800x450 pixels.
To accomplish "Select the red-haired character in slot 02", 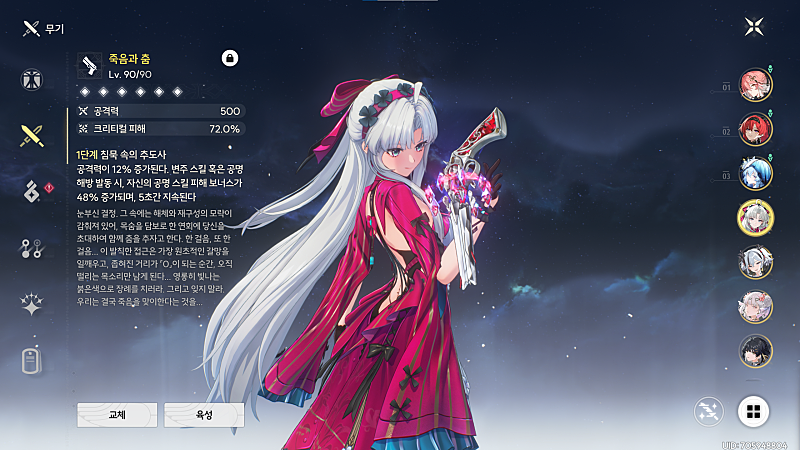I will (x=755, y=129).
